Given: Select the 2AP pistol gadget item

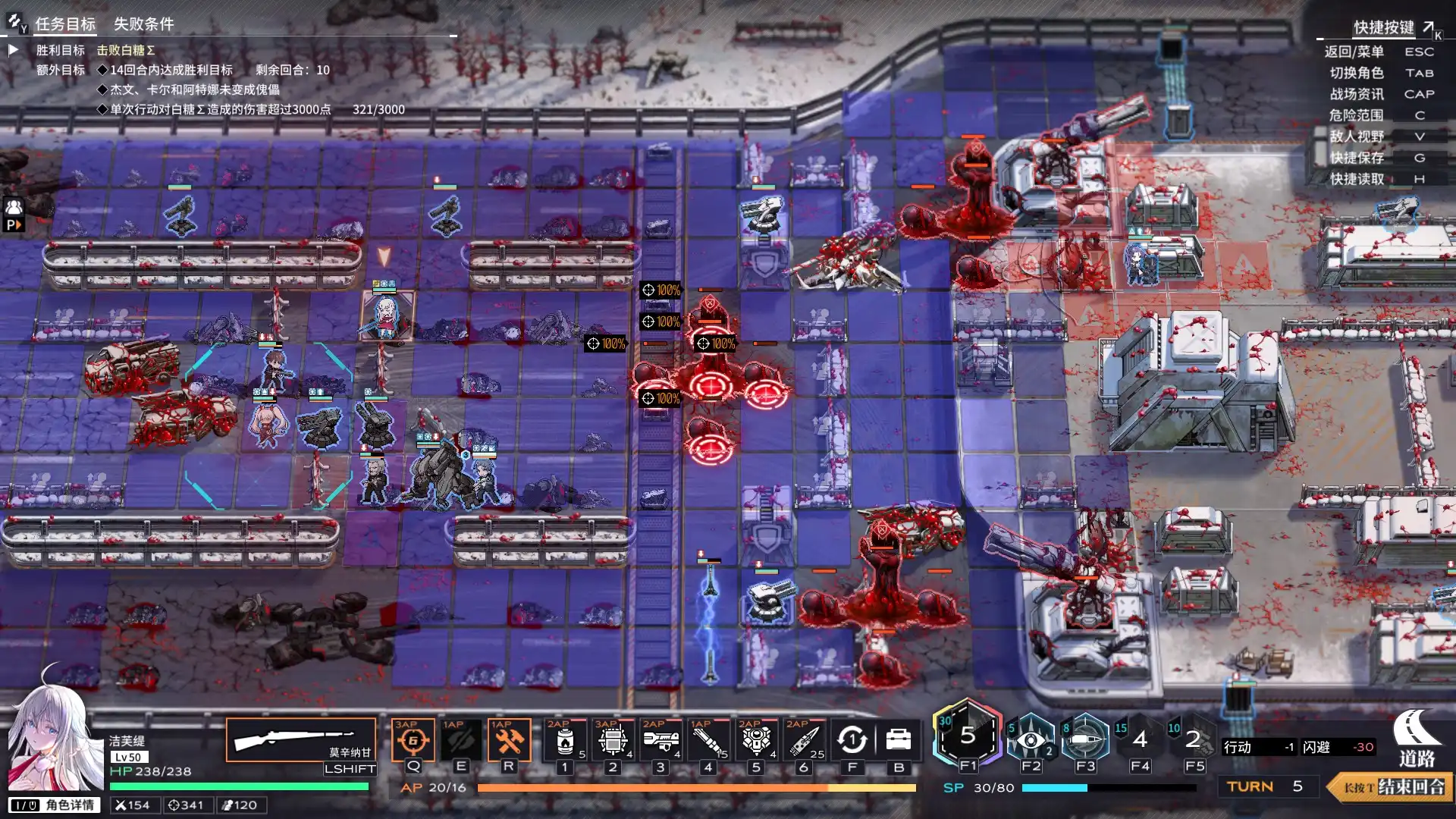Looking at the screenshot, I should (x=661, y=741).
